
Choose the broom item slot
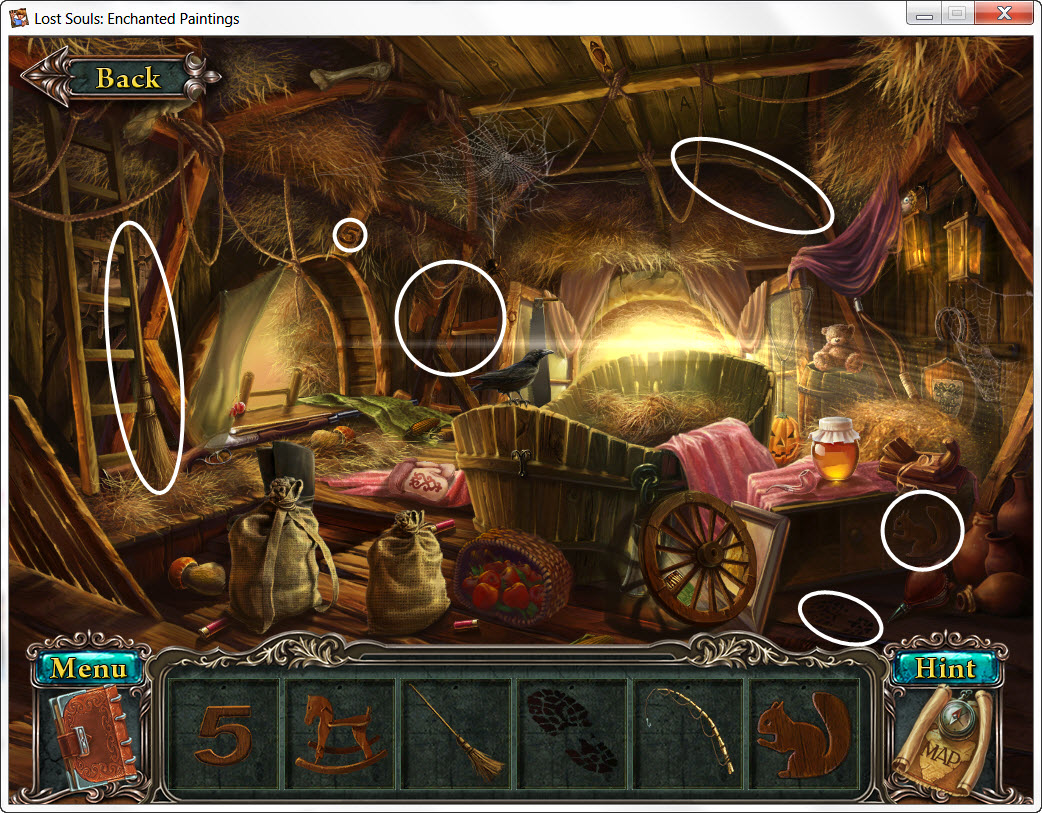[455, 739]
